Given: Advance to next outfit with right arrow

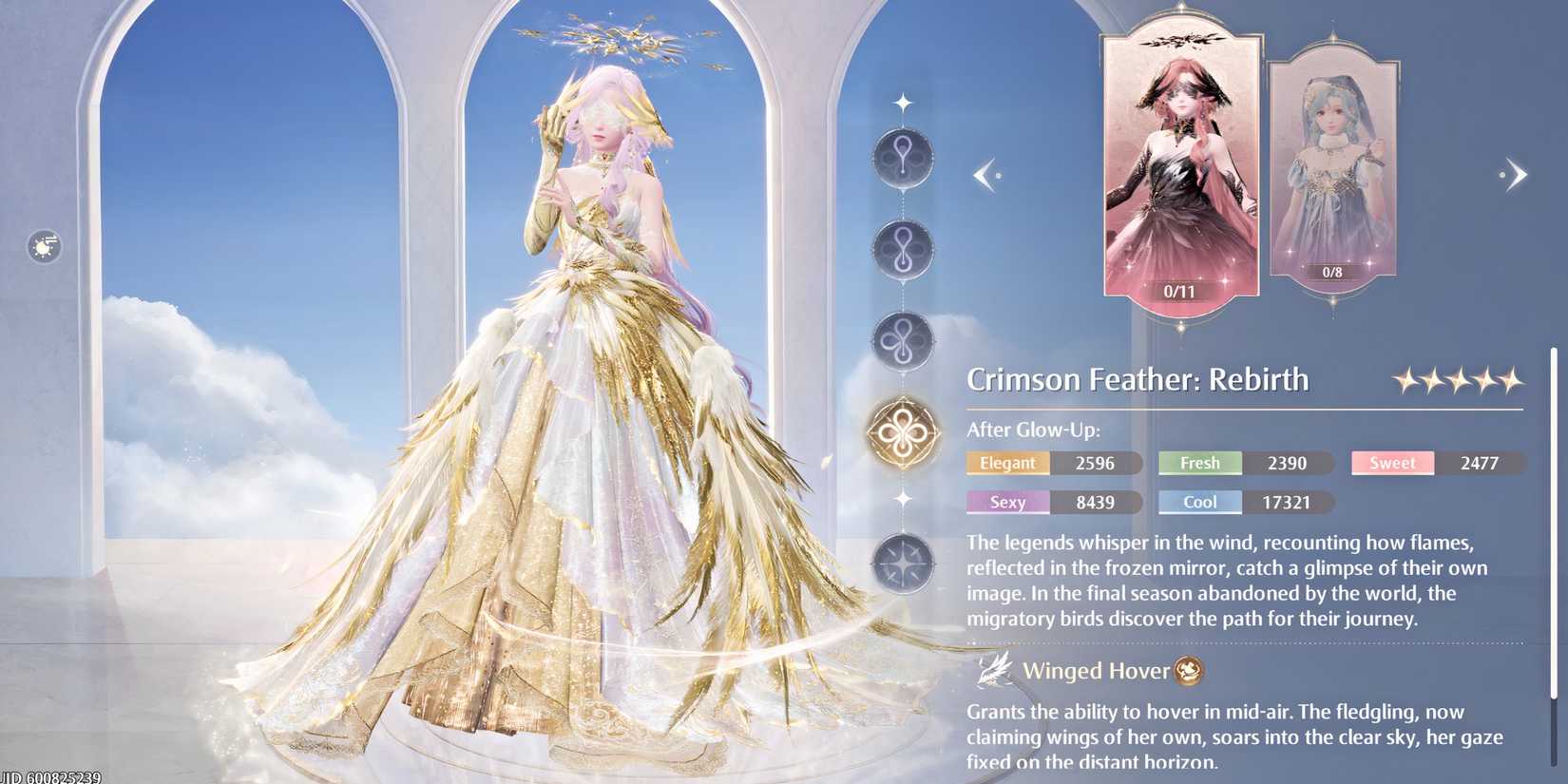Looking at the screenshot, I should coord(1516,175).
